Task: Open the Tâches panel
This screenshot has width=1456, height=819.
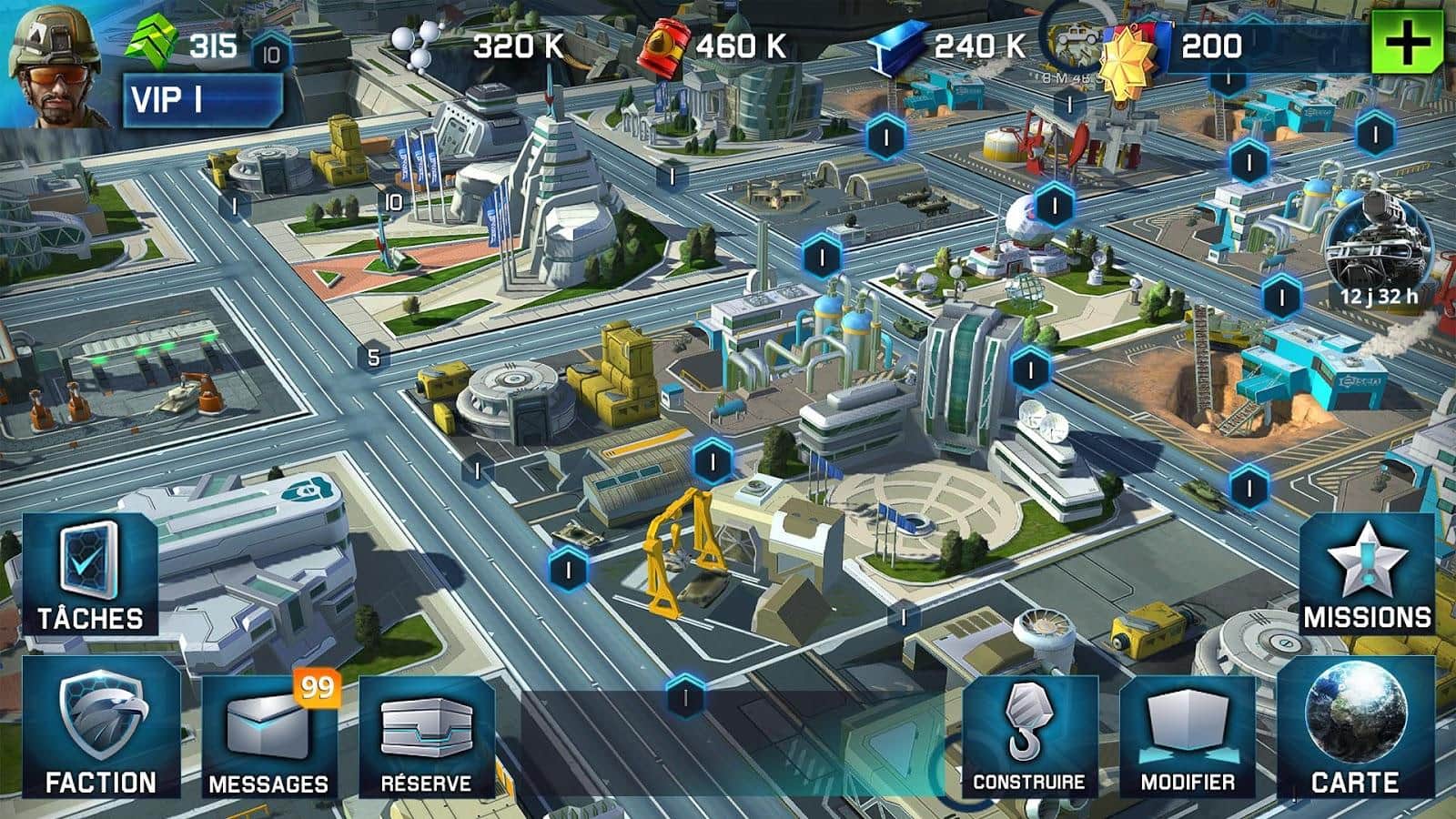Action: [x=89, y=575]
